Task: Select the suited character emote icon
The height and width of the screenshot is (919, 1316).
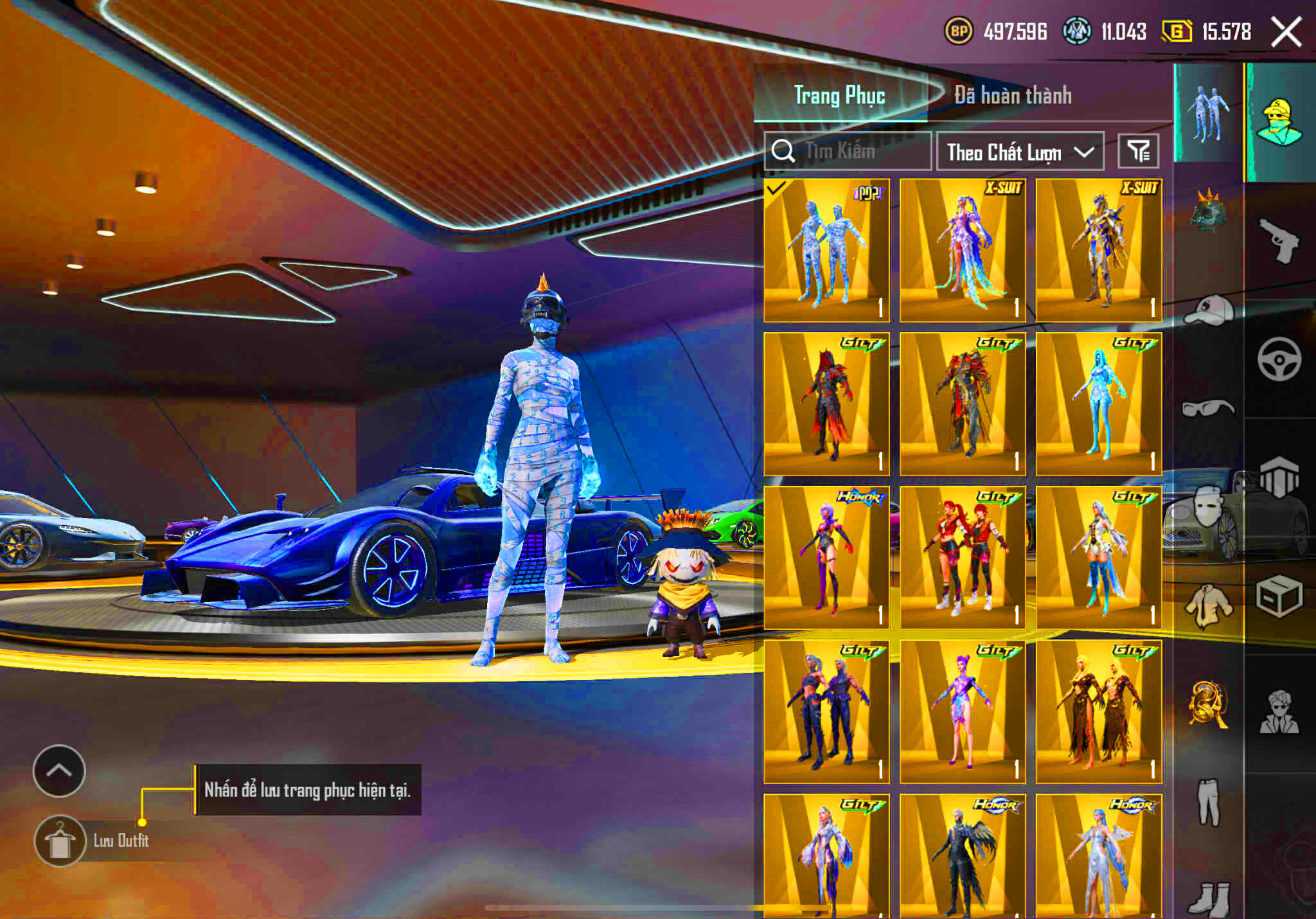Action: coord(1279,713)
